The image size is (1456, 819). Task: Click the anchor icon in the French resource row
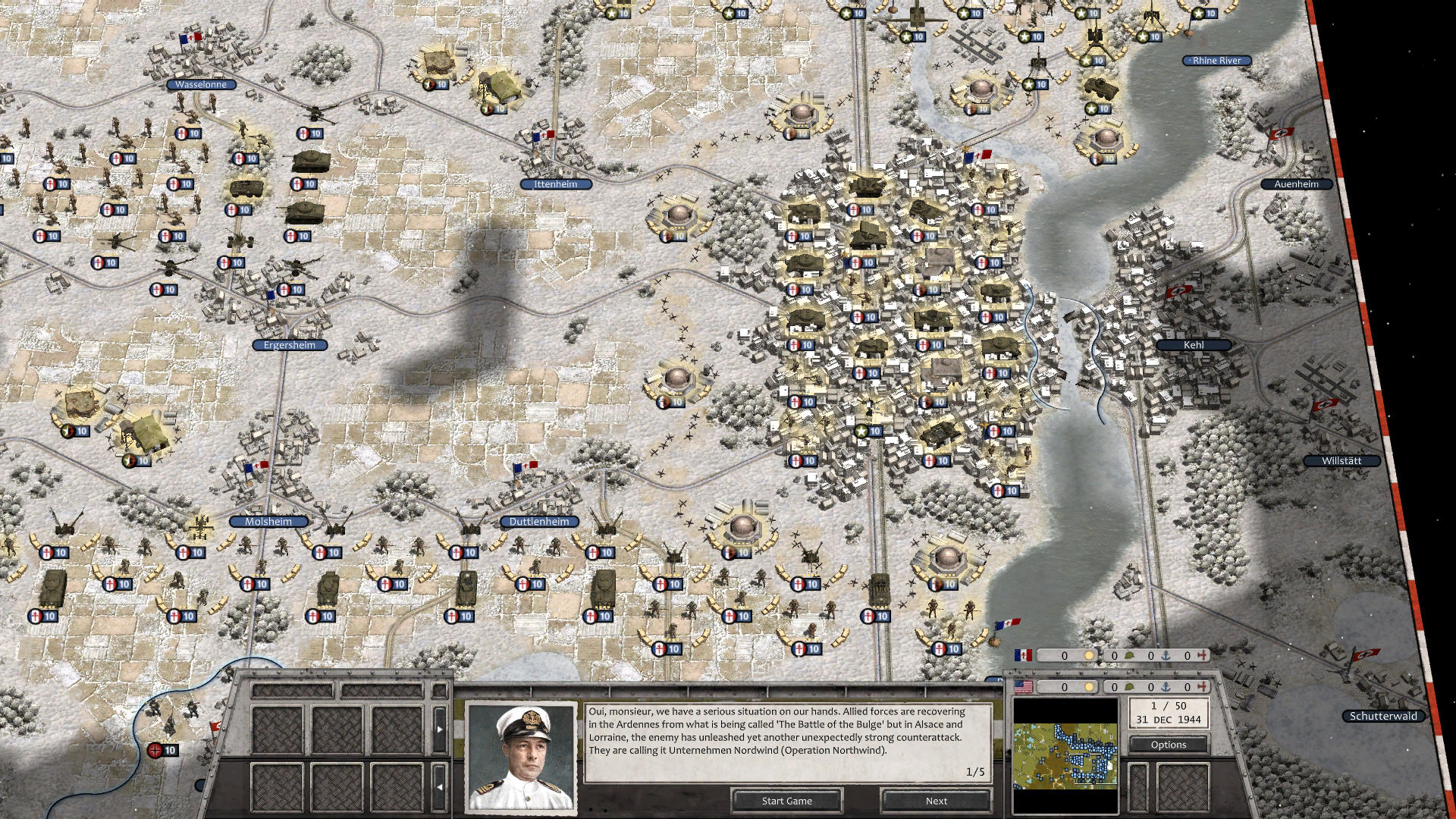tap(1167, 655)
